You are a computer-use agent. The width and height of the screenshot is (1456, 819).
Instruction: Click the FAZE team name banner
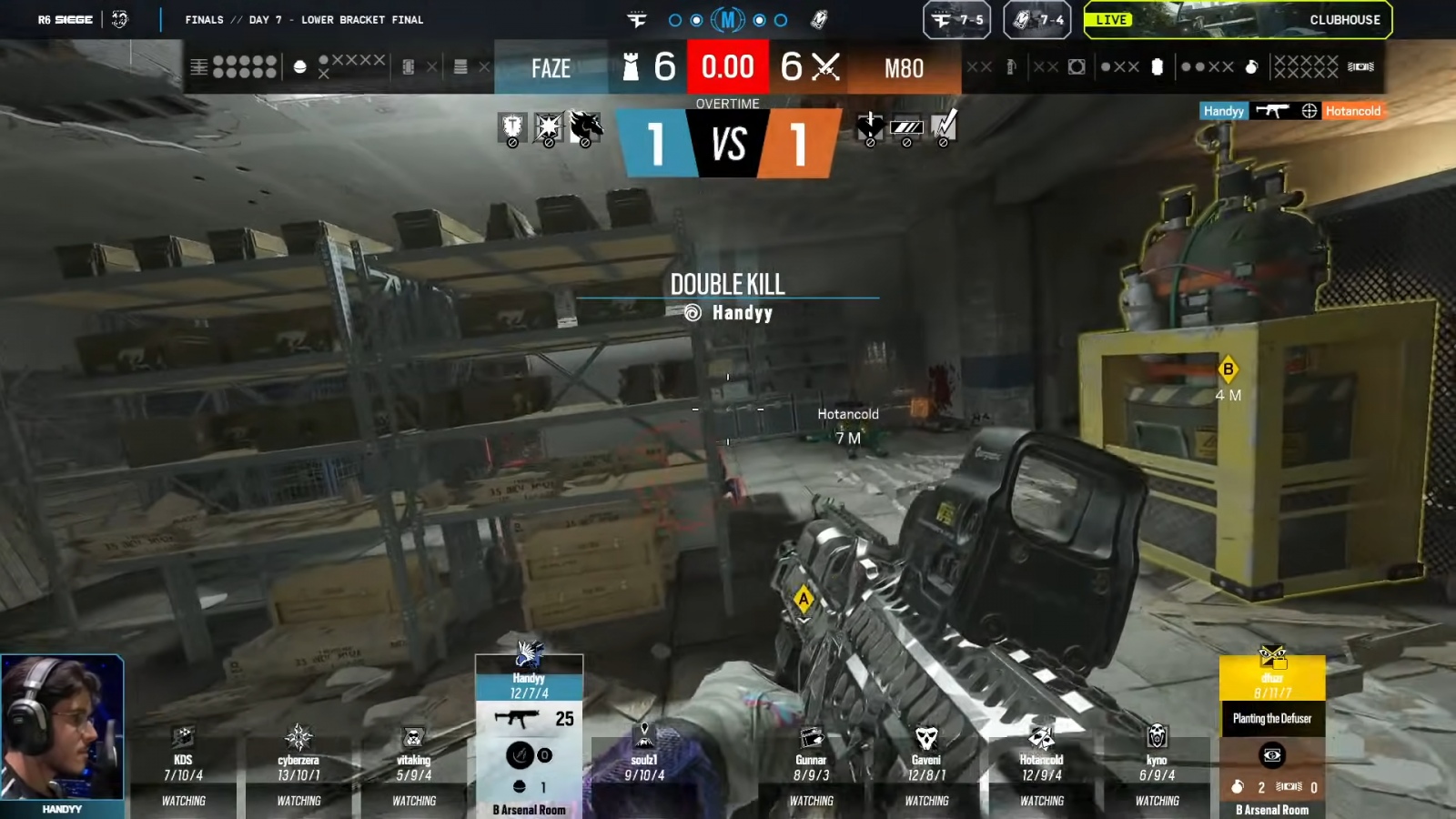click(551, 68)
